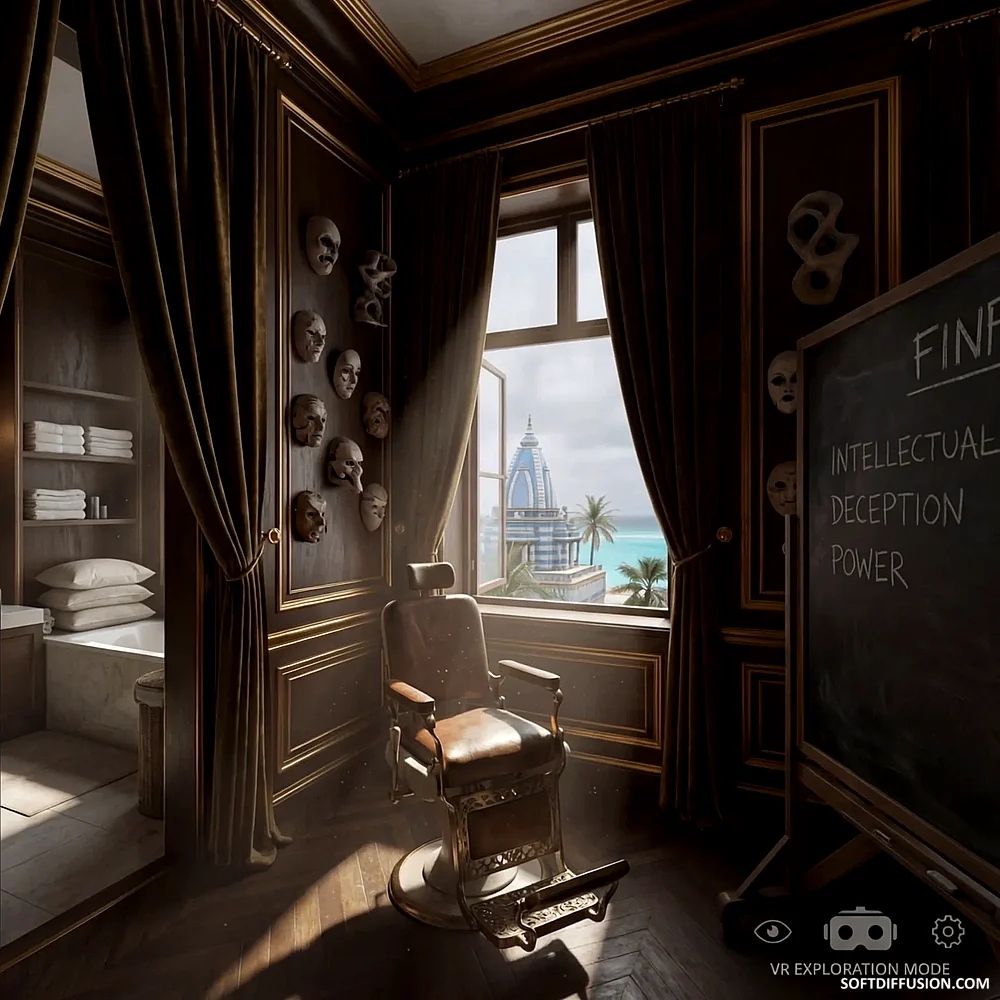
Task: Activate the VR headset mode icon
Action: coord(860,930)
